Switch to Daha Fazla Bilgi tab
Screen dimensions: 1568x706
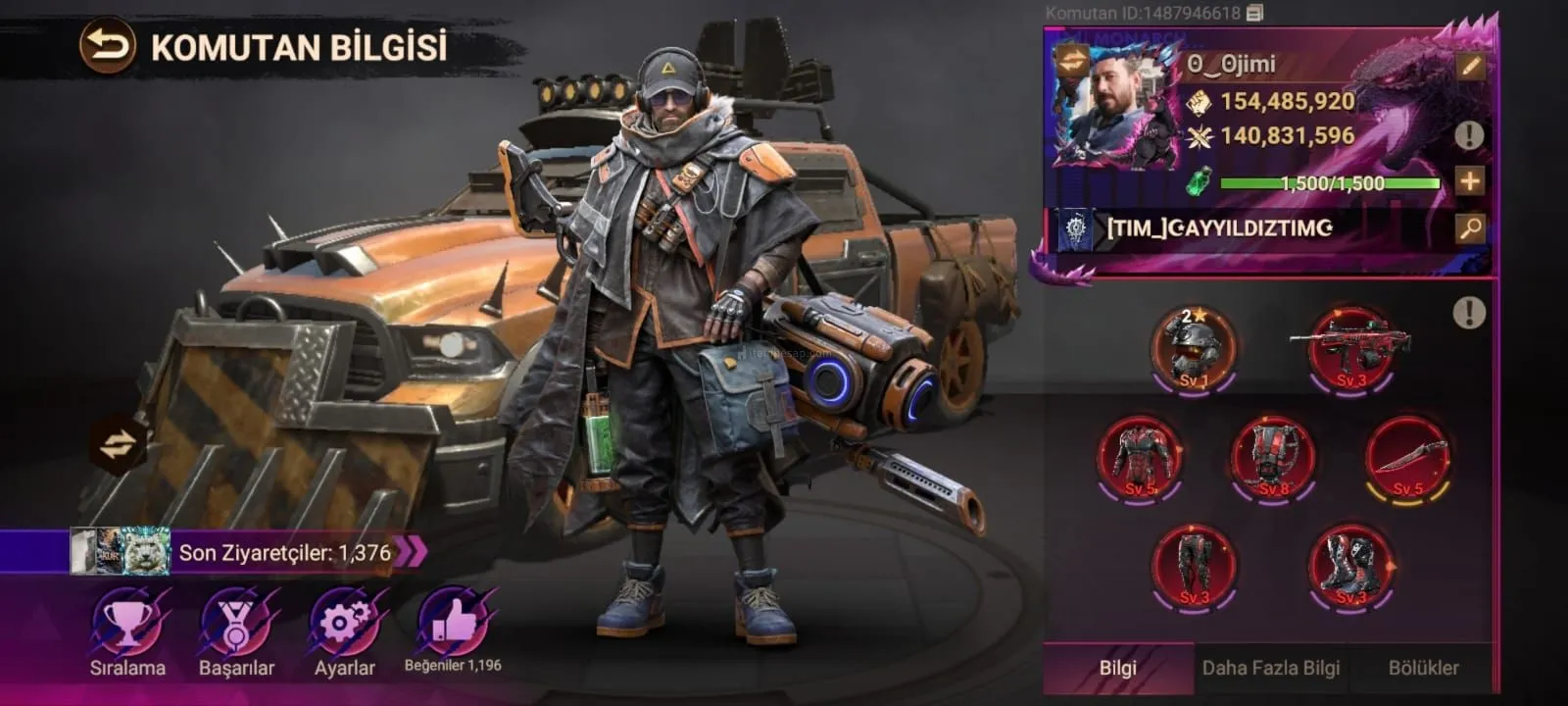click(1270, 668)
